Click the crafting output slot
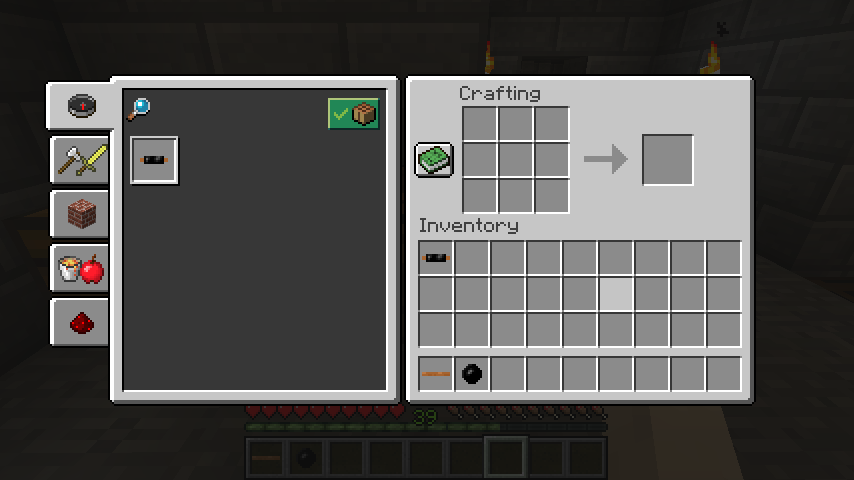This screenshot has width=854, height=480. tap(667, 160)
